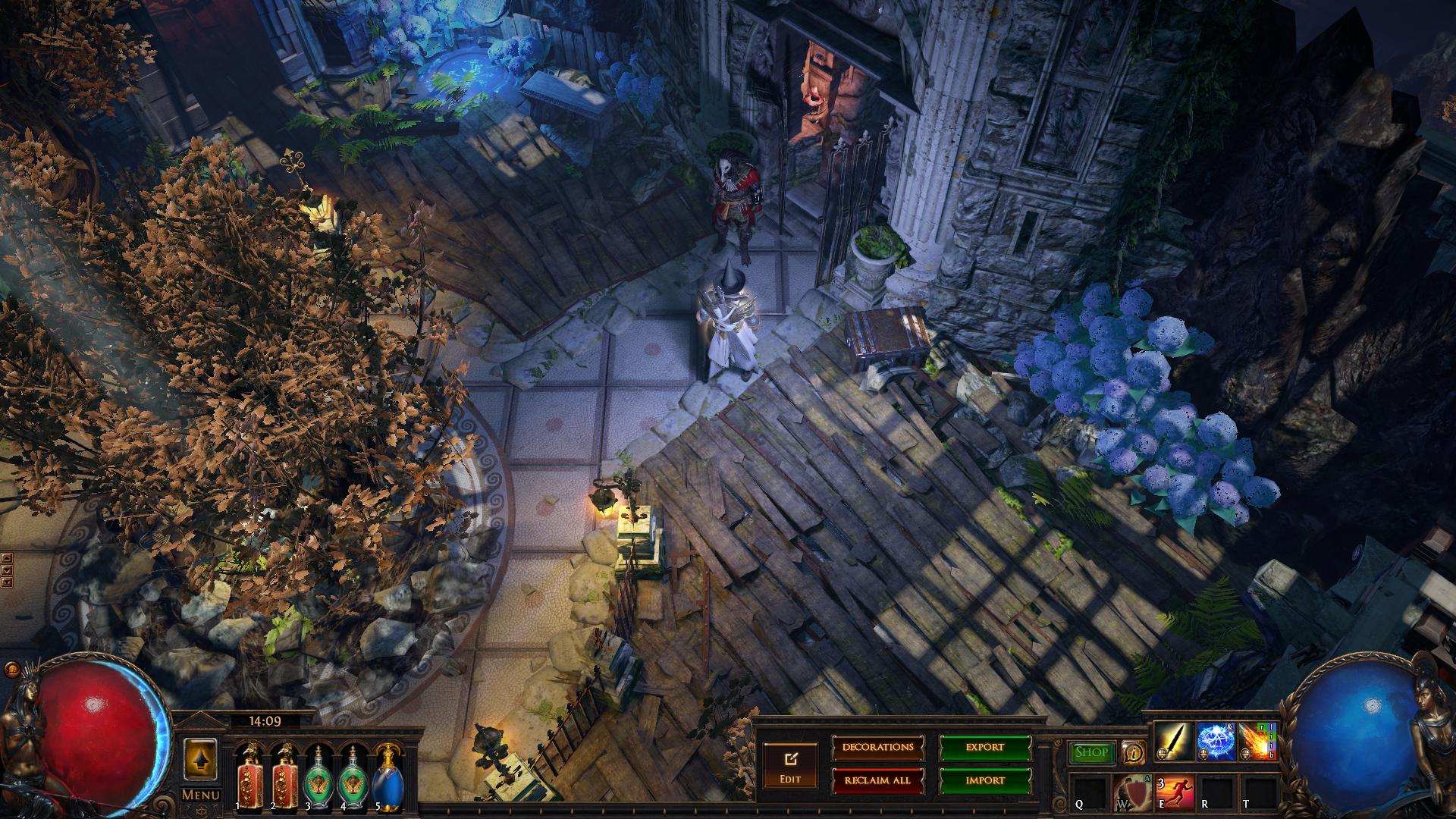Select the fiery meteor skill icon
This screenshot has height=819, width=1456.
click(1258, 741)
